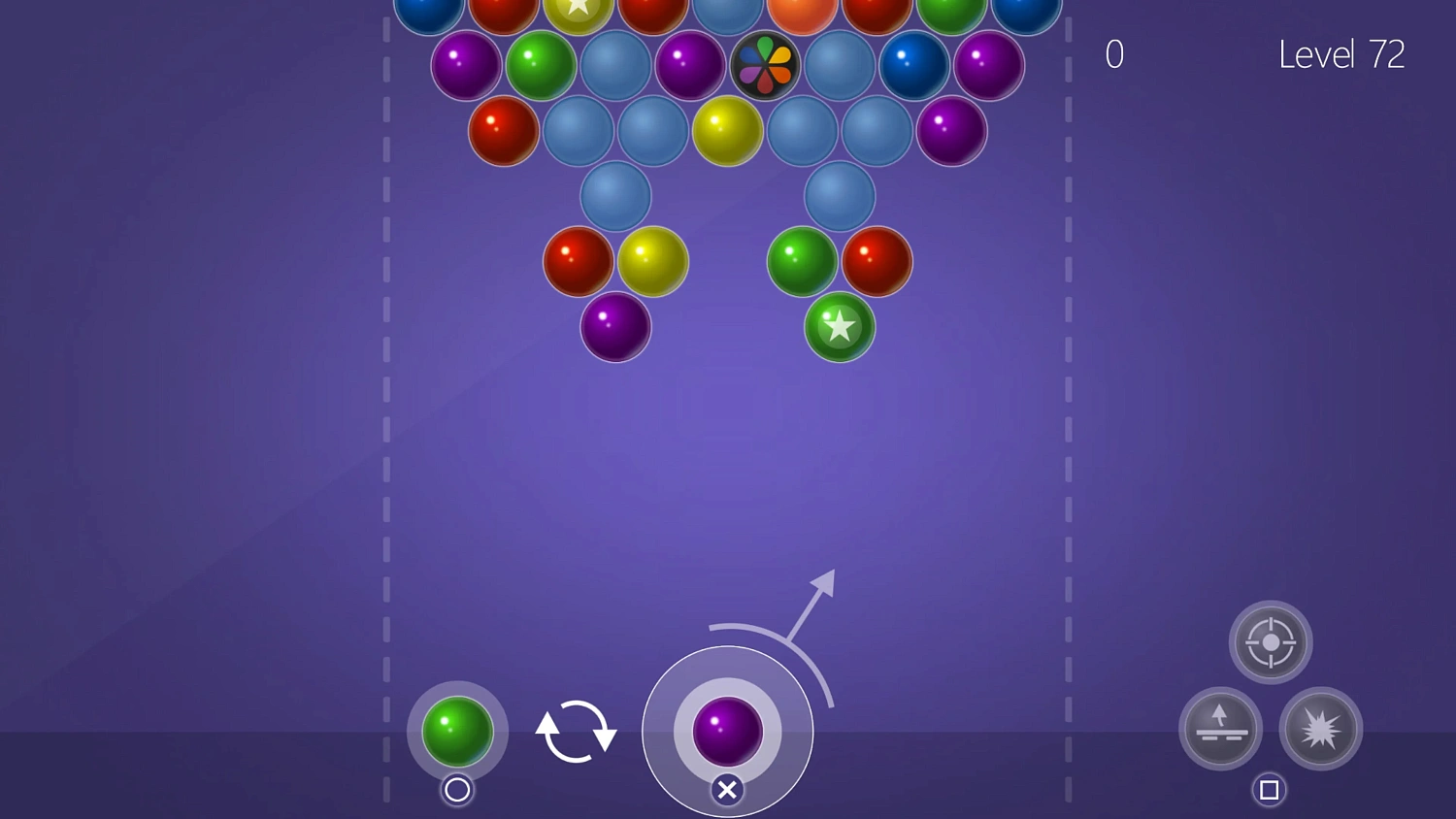Click the score counter showing 0

pyautogui.click(x=1113, y=55)
